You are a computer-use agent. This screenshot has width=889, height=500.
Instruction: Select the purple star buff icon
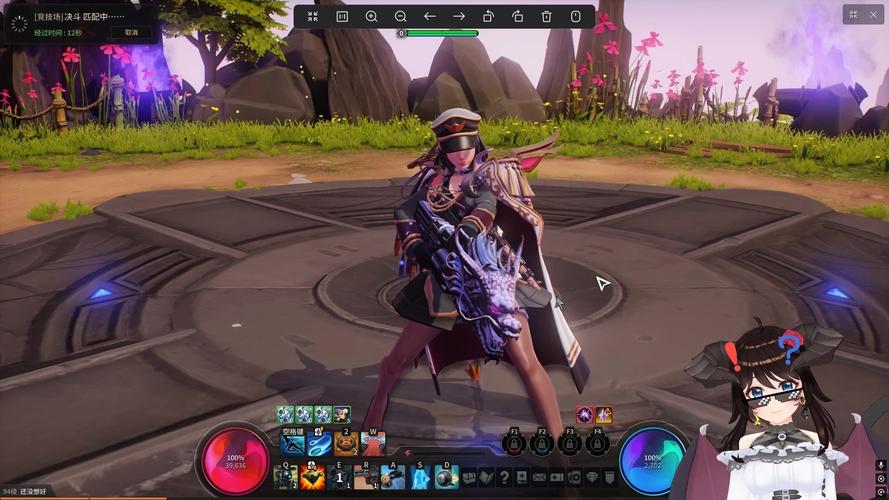pyautogui.click(x=604, y=414)
